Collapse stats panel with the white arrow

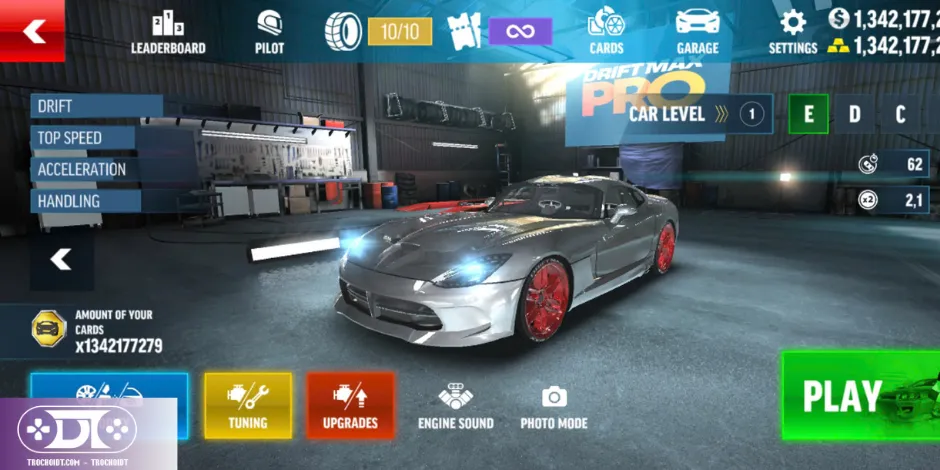(61, 260)
